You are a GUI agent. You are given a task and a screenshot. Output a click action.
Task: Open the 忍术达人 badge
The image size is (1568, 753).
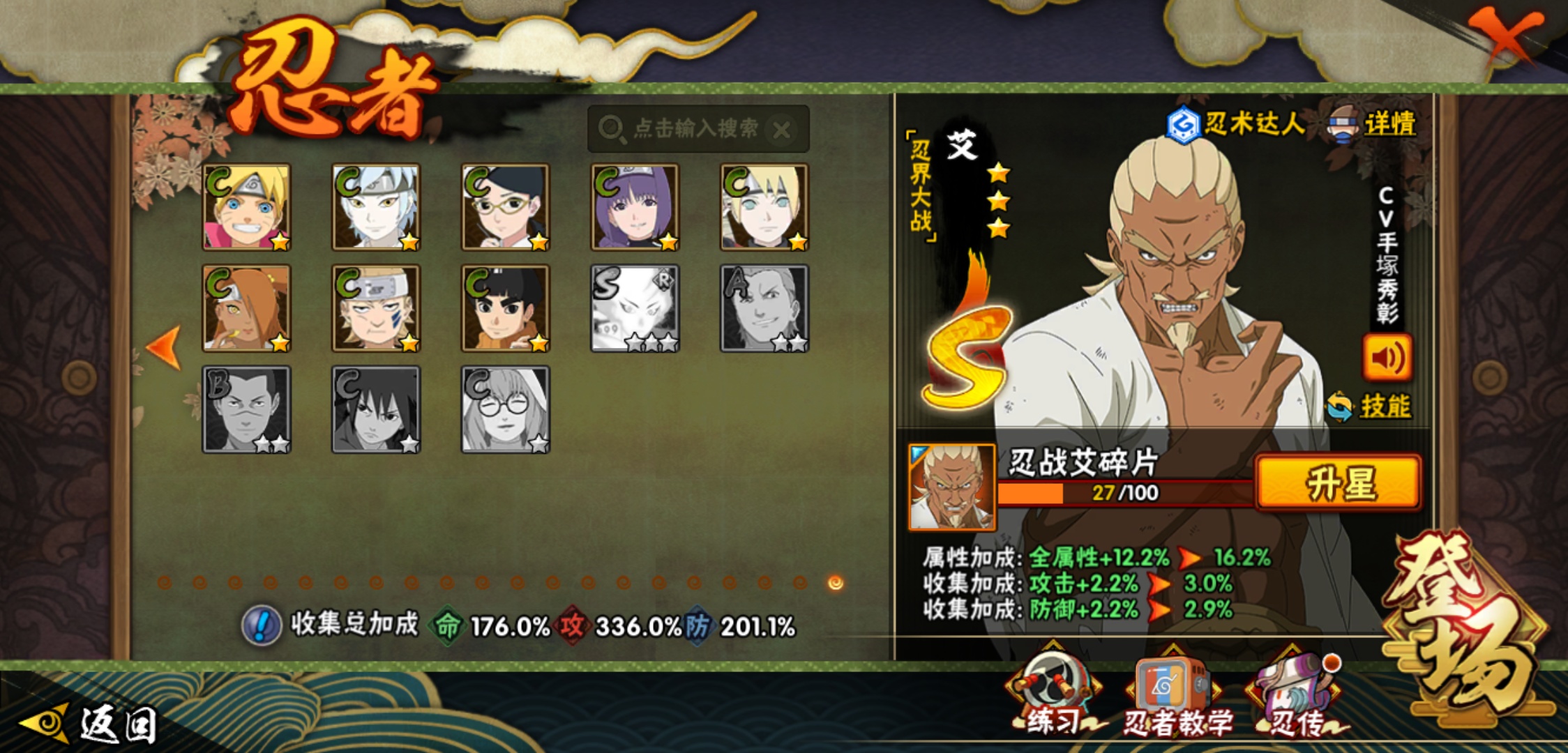[1236, 125]
